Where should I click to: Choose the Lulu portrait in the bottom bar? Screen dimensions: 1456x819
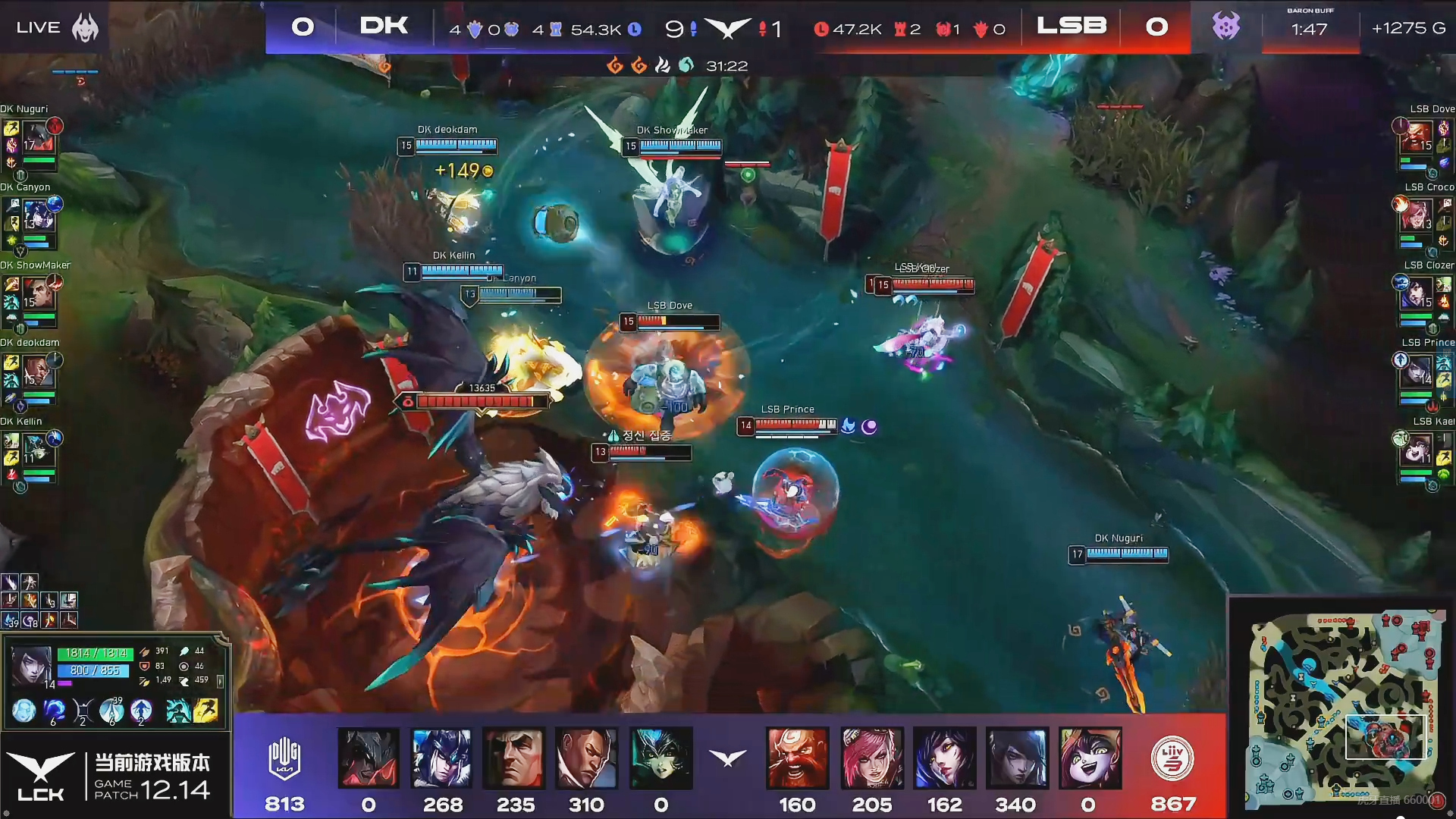pyautogui.click(x=1090, y=758)
